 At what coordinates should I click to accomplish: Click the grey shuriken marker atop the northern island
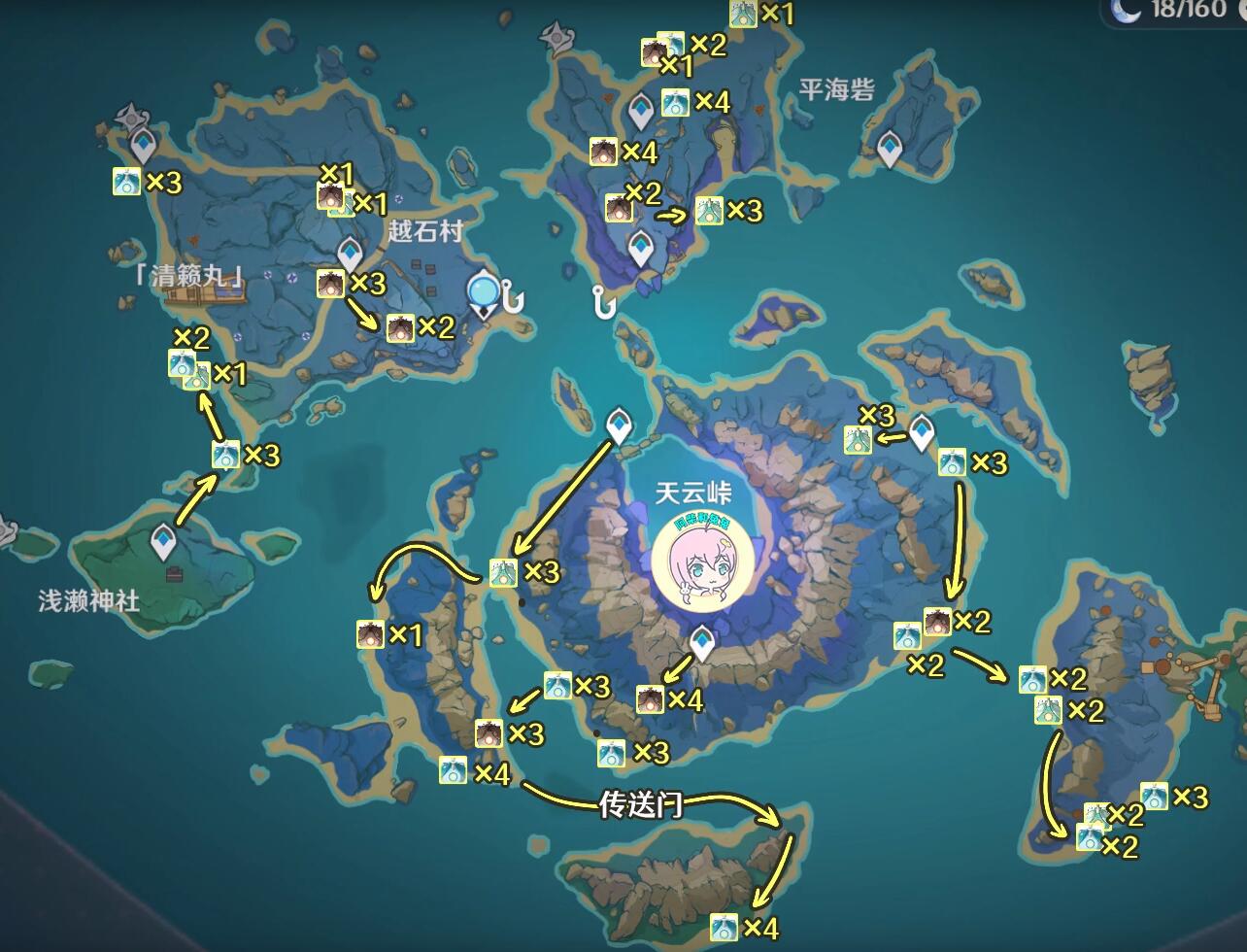click(557, 38)
